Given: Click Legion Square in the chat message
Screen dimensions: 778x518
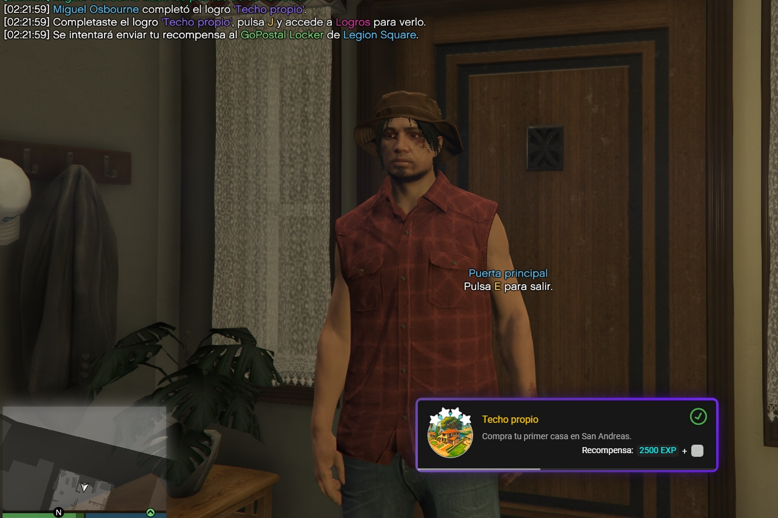Looking at the screenshot, I should coord(379,35).
